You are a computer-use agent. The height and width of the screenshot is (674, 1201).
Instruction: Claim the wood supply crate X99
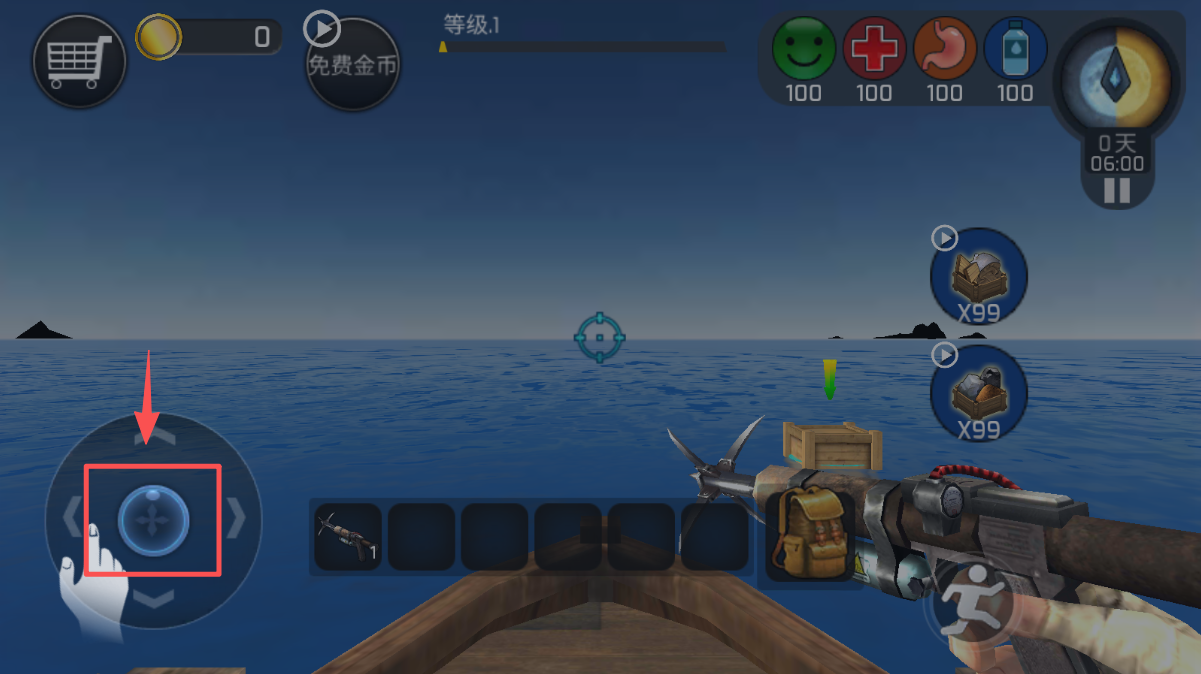coord(978,275)
